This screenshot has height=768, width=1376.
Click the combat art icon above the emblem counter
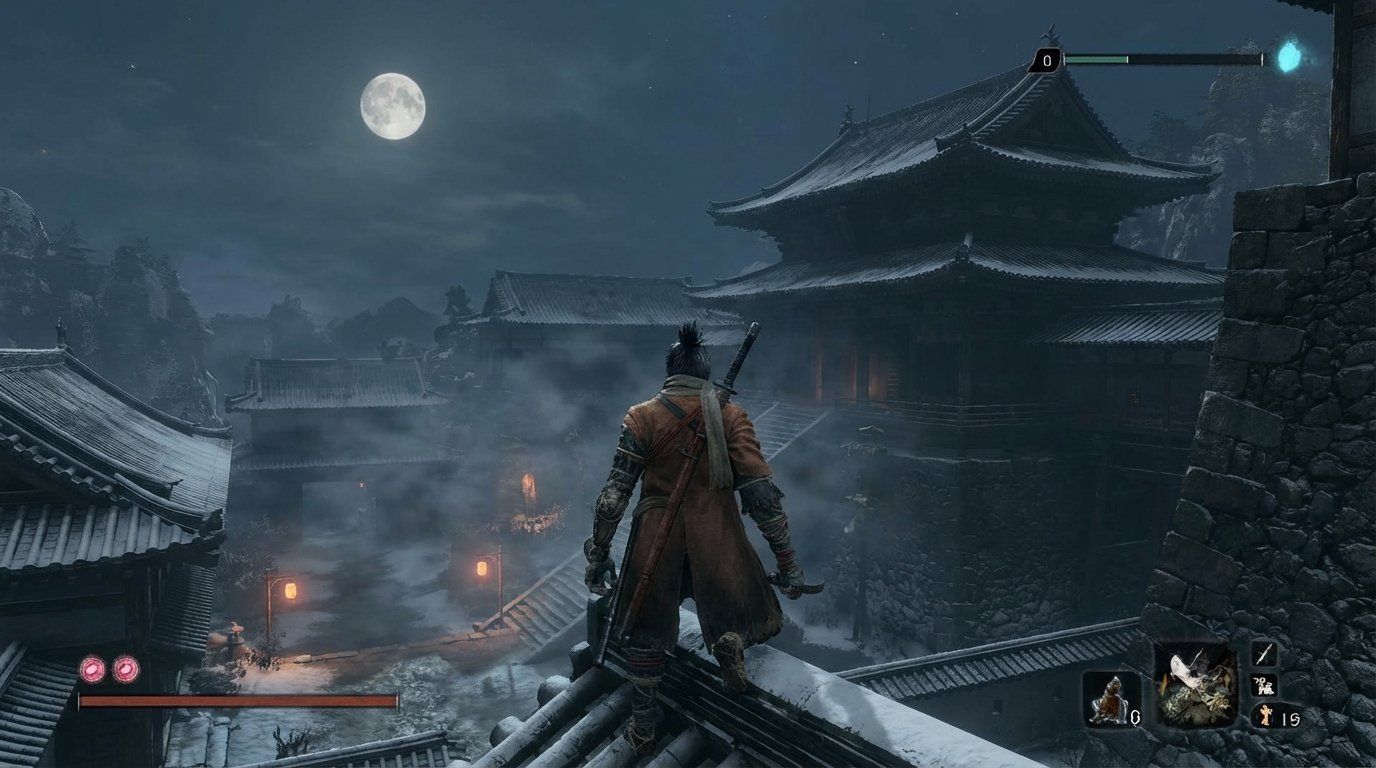(x=1266, y=686)
